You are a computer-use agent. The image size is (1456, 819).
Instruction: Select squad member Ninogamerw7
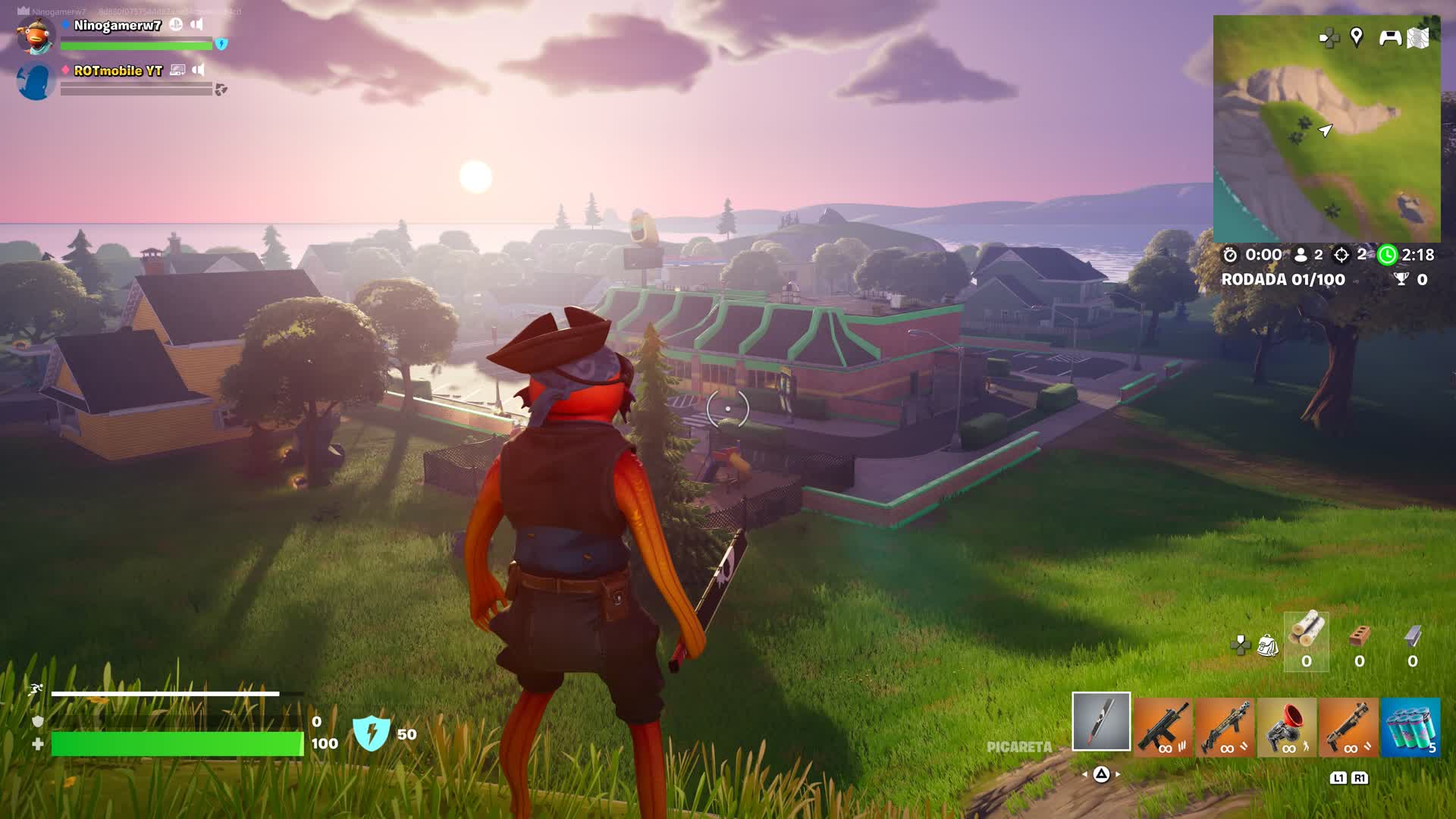coord(118,26)
